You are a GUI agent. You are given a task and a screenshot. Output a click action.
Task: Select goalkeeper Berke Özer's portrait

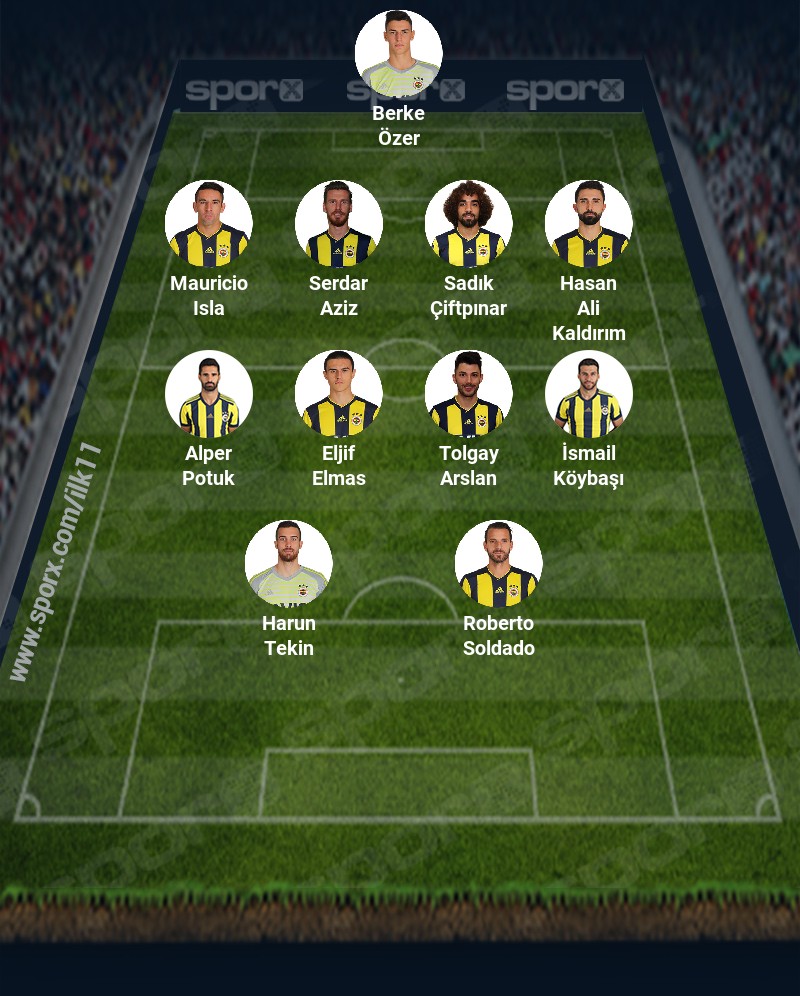398,53
